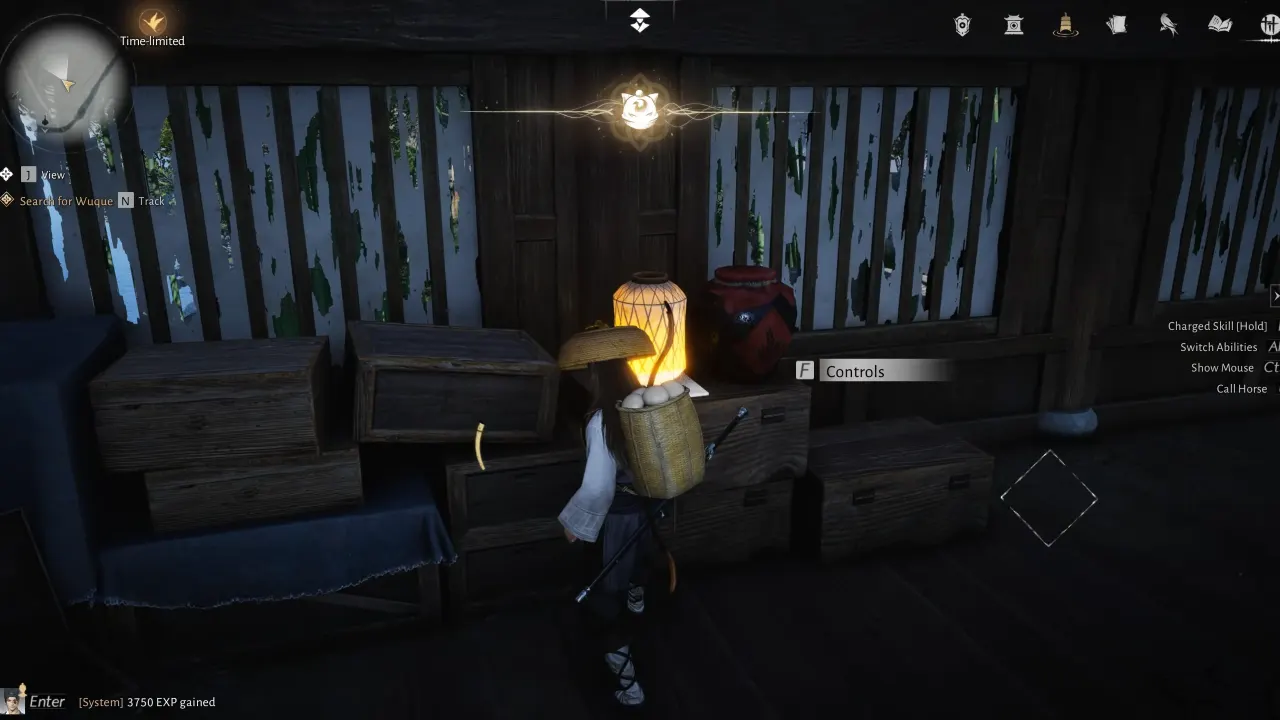
Task: Open the boat travel icon
Action: [1065, 25]
